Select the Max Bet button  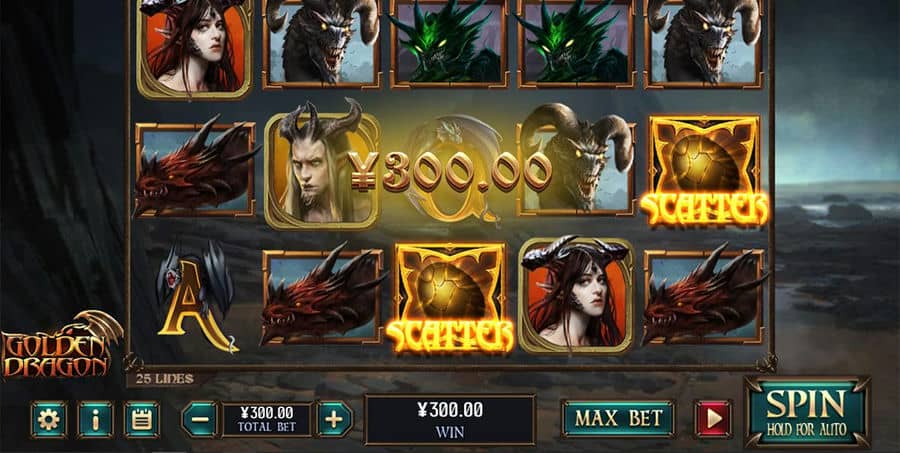coord(617,418)
